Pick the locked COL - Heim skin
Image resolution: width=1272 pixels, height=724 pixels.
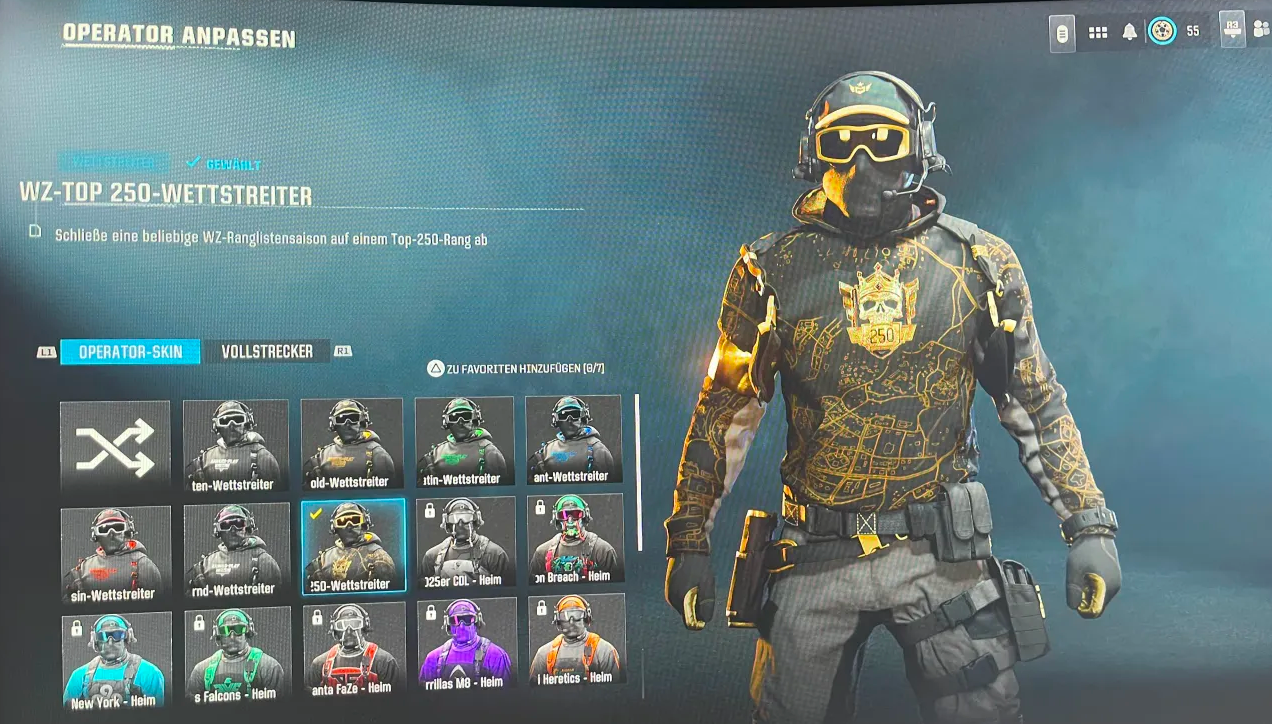[x=465, y=543]
